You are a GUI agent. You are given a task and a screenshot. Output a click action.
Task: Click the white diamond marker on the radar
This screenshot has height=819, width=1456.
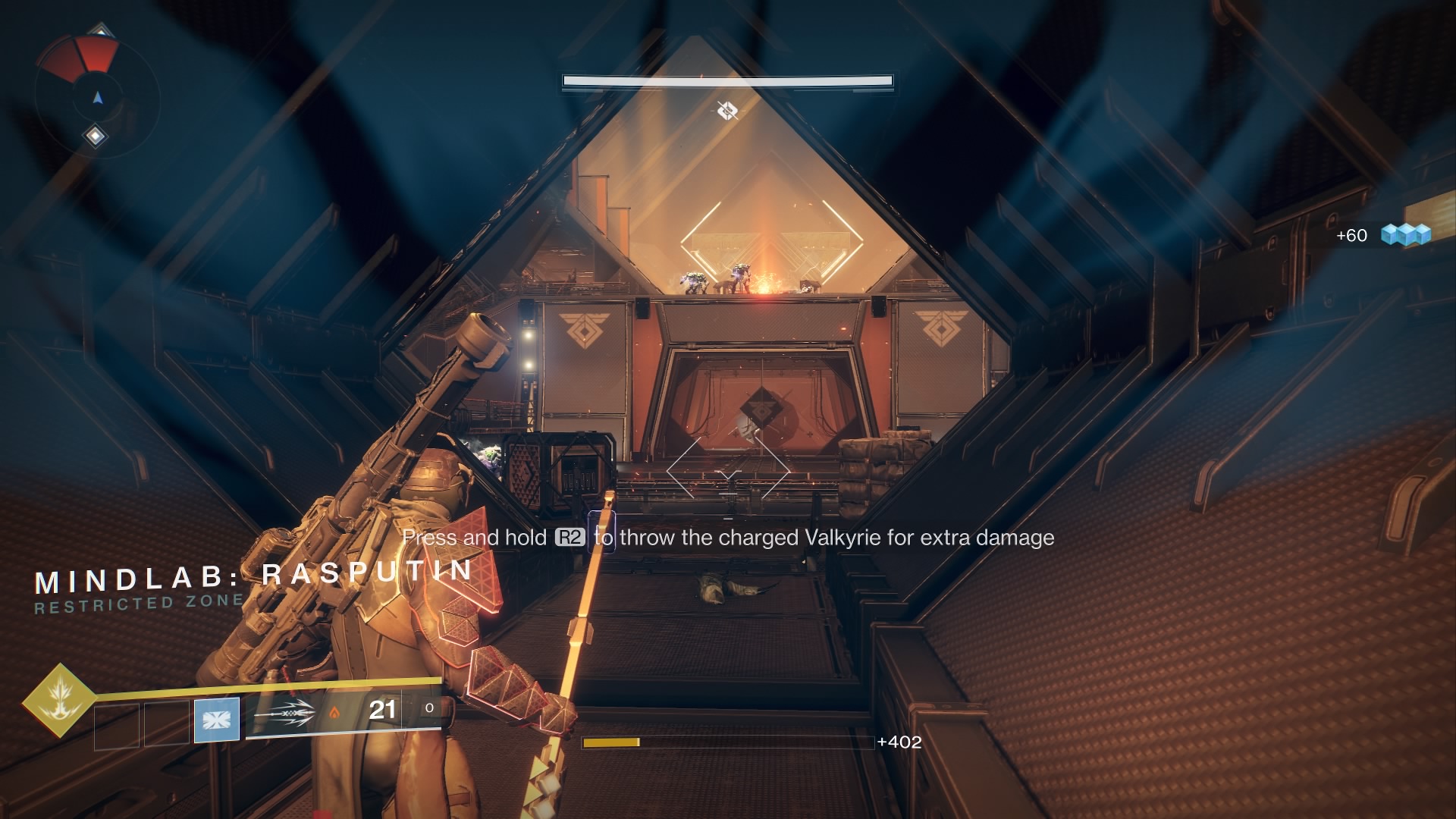pyautogui.click(x=96, y=136)
